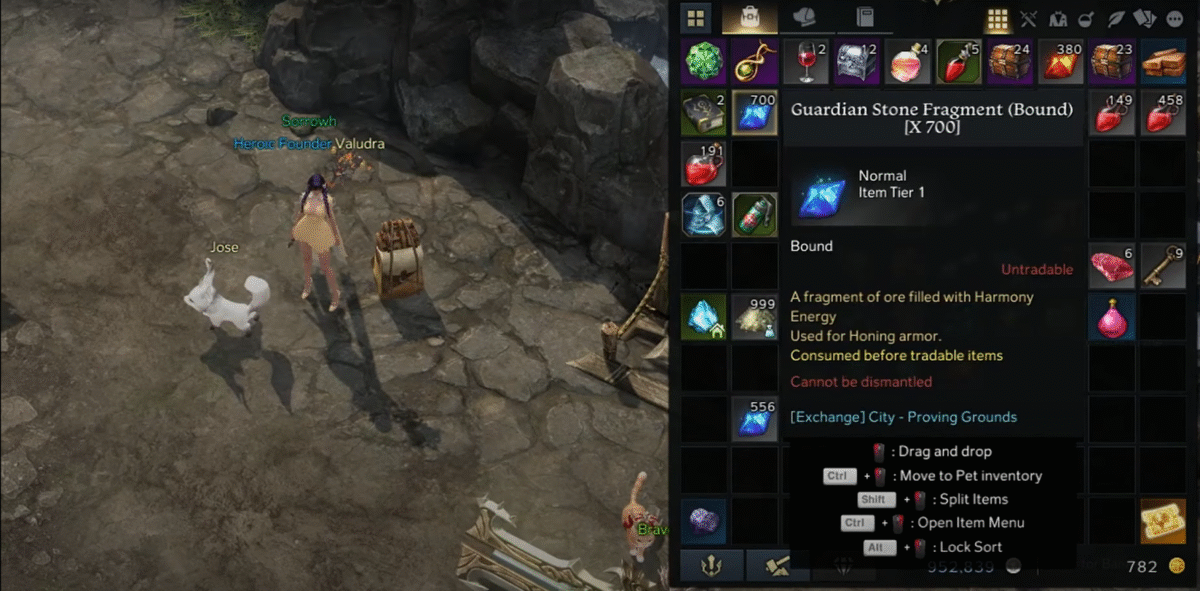Select the golden ticket item slot
The width and height of the screenshot is (1200, 591).
pyautogui.click(x=1163, y=521)
